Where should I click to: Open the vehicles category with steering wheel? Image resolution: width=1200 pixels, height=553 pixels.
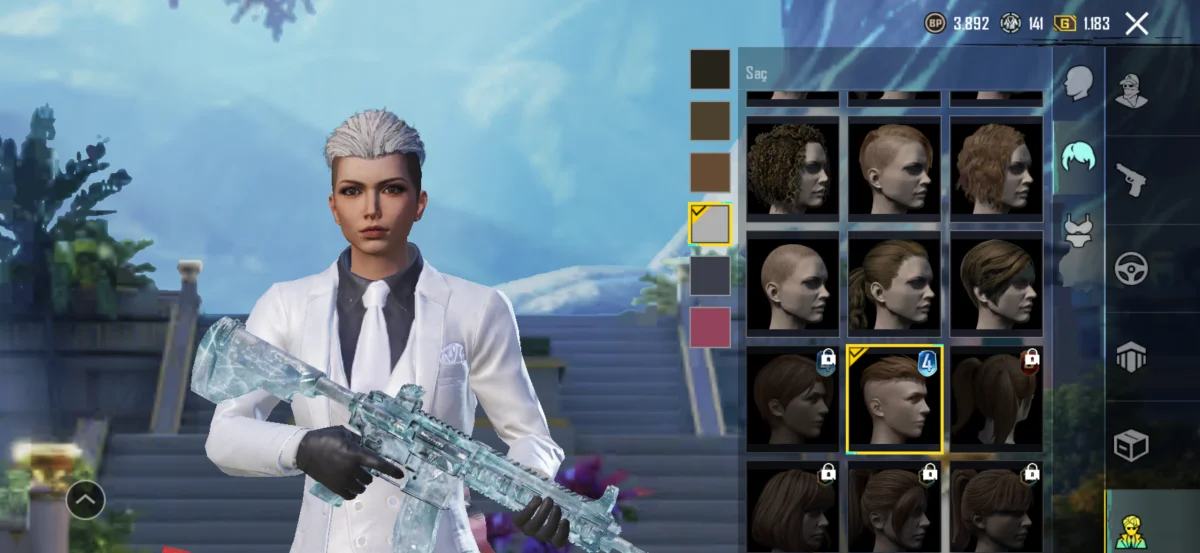[x=1132, y=268]
